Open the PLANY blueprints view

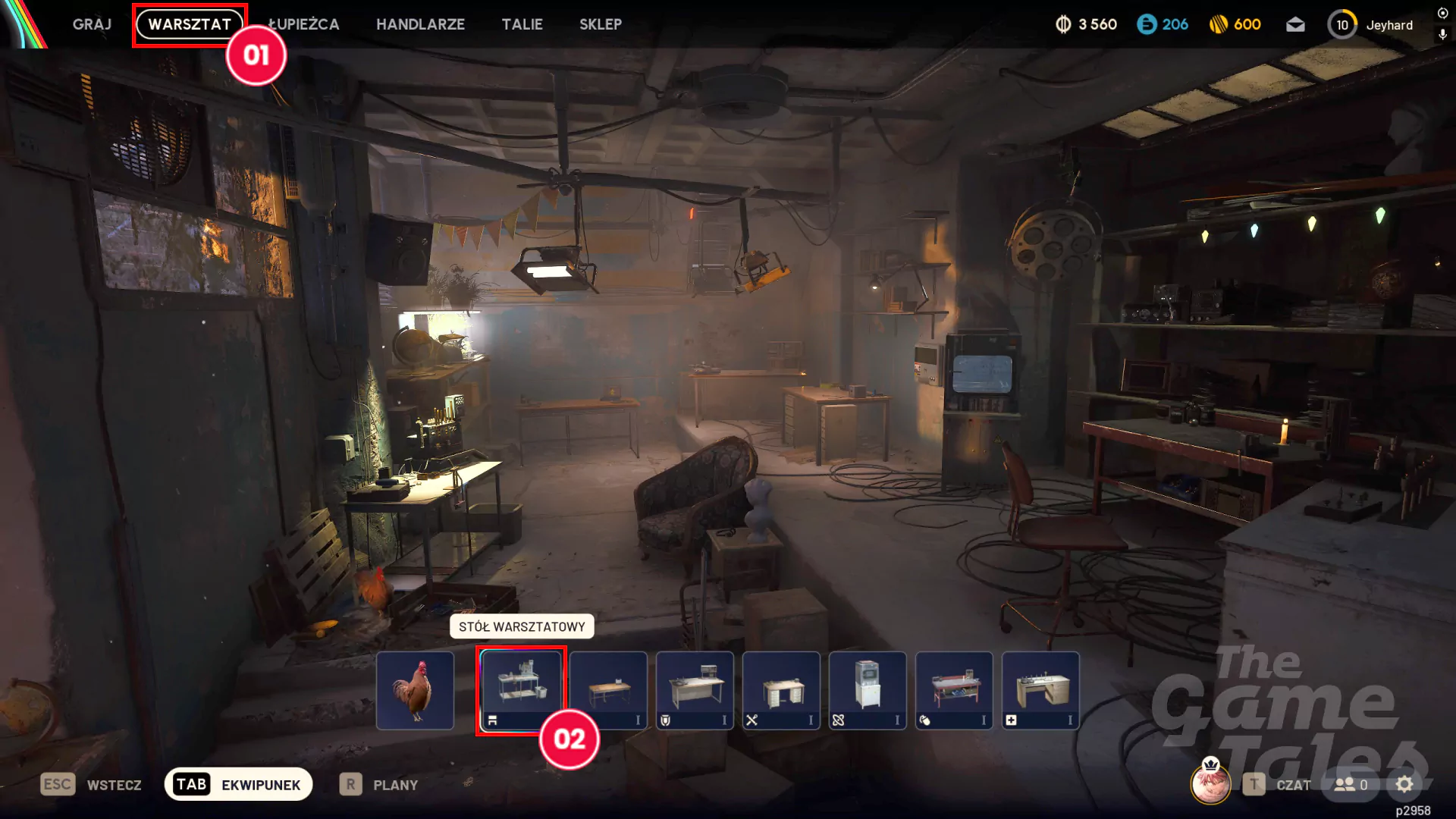click(x=379, y=784)
